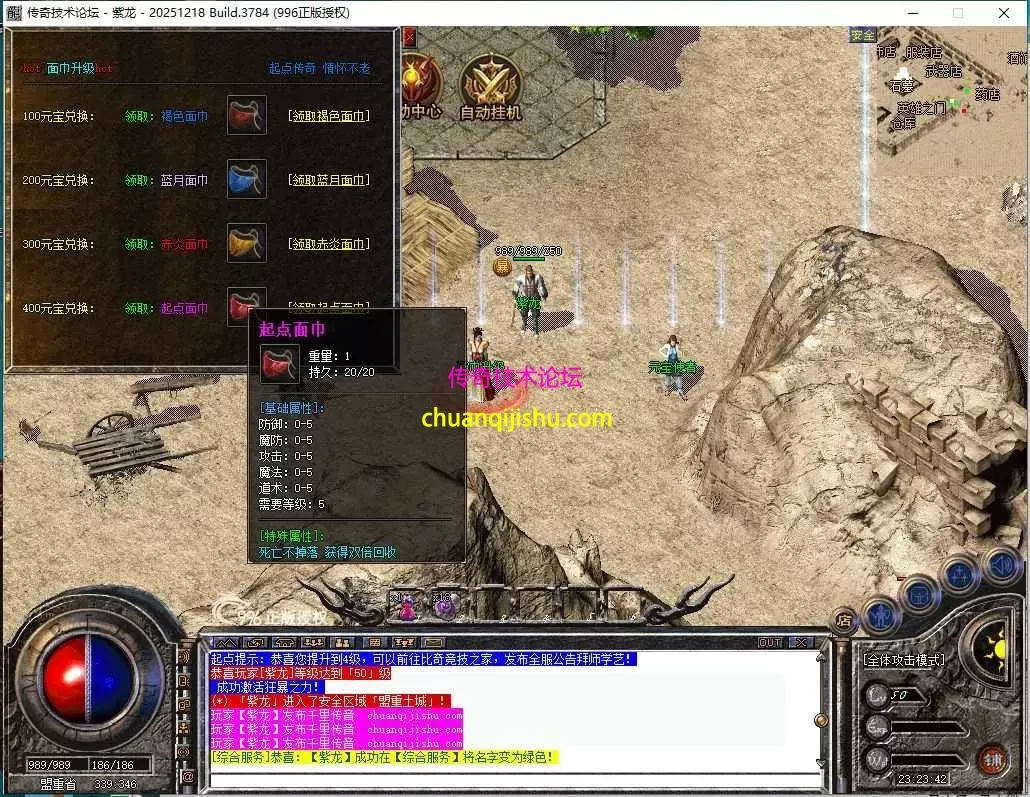Select the red 褐色面巾 item icon
Image resolution: width=1030 pixels, height=797 pixels.
click(246, 115)
